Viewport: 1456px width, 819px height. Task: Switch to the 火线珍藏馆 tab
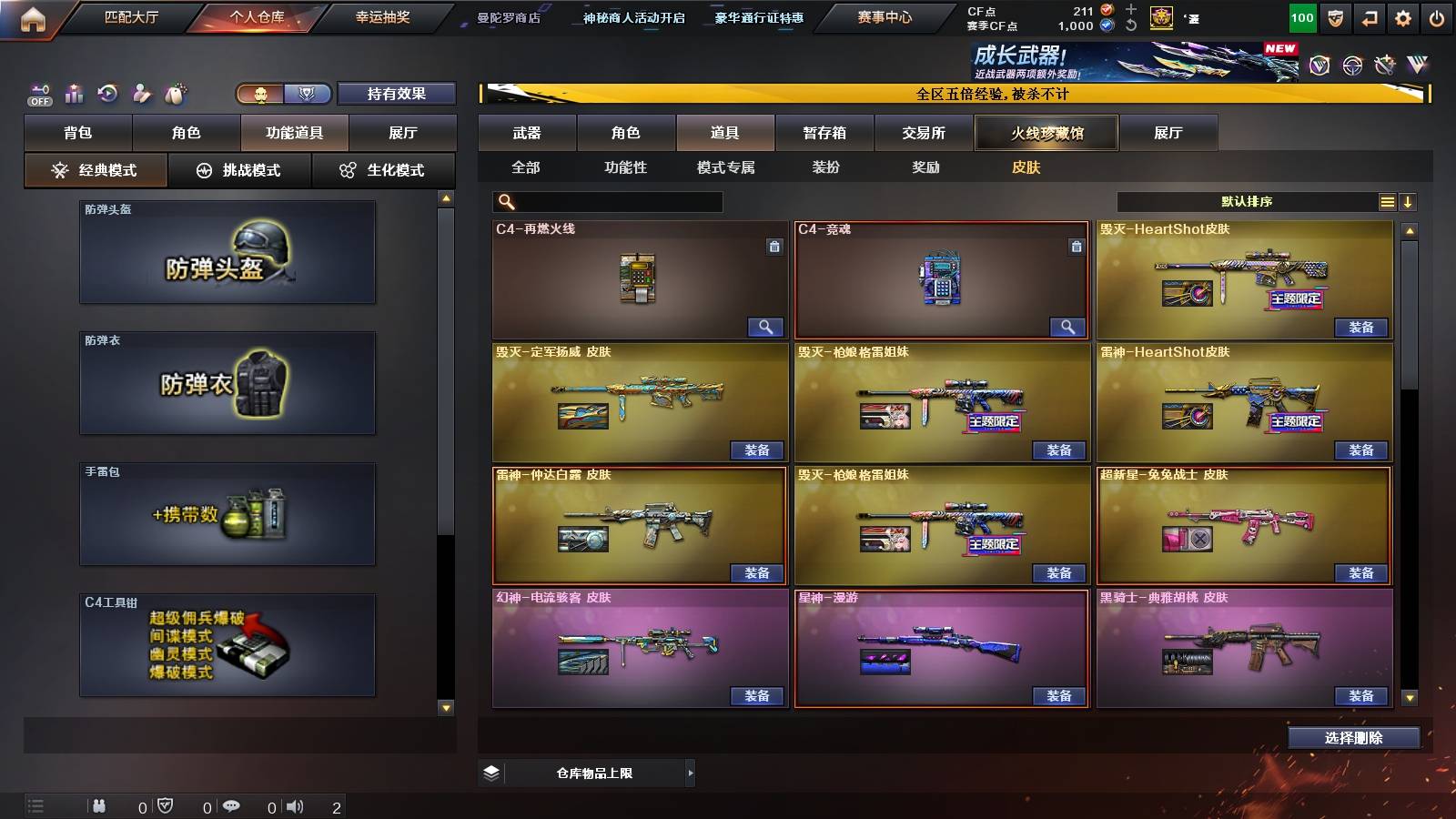coord(1046,133)
